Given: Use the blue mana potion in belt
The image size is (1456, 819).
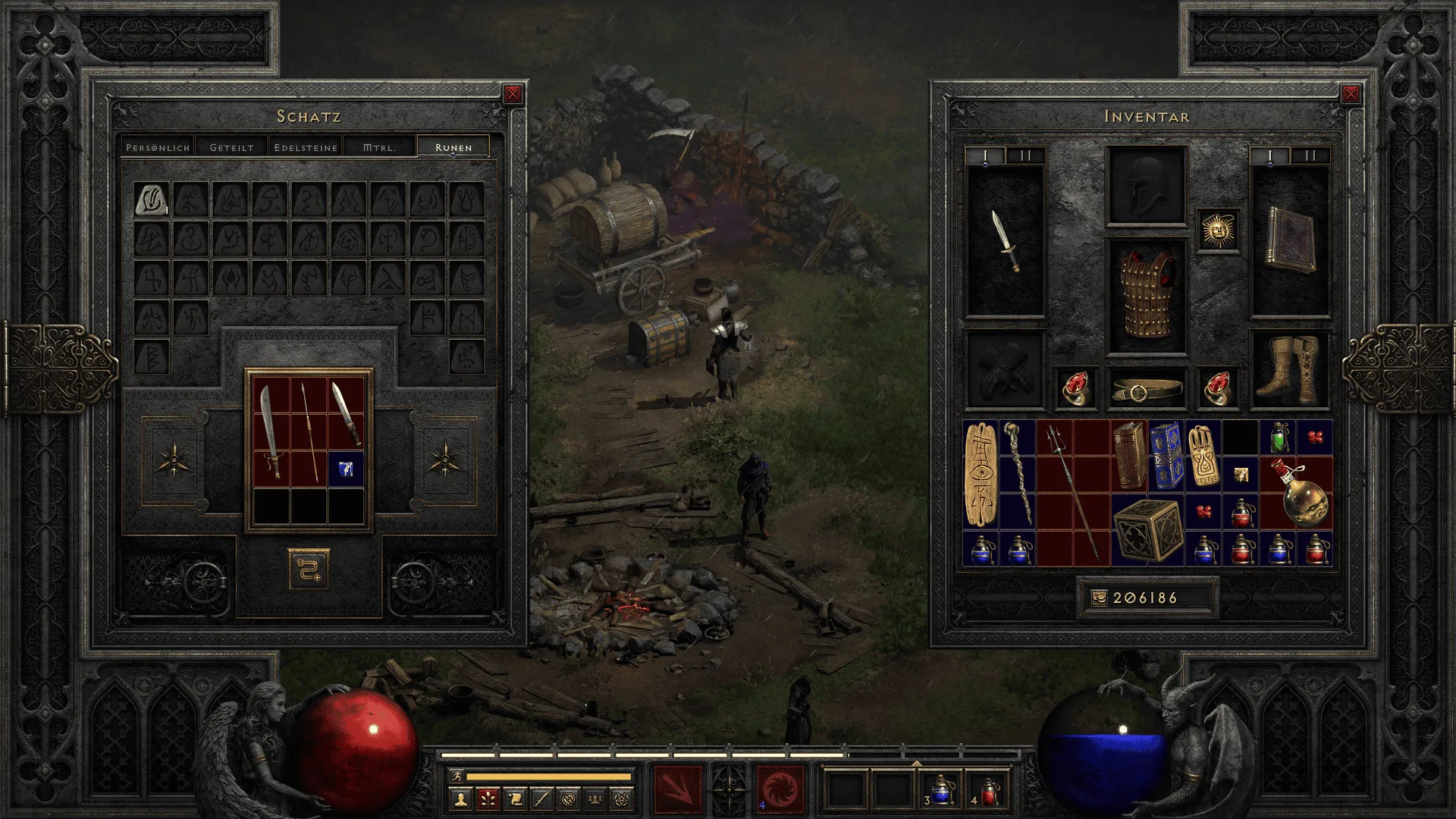Looking at the screenshot, I should pos(940,790).
